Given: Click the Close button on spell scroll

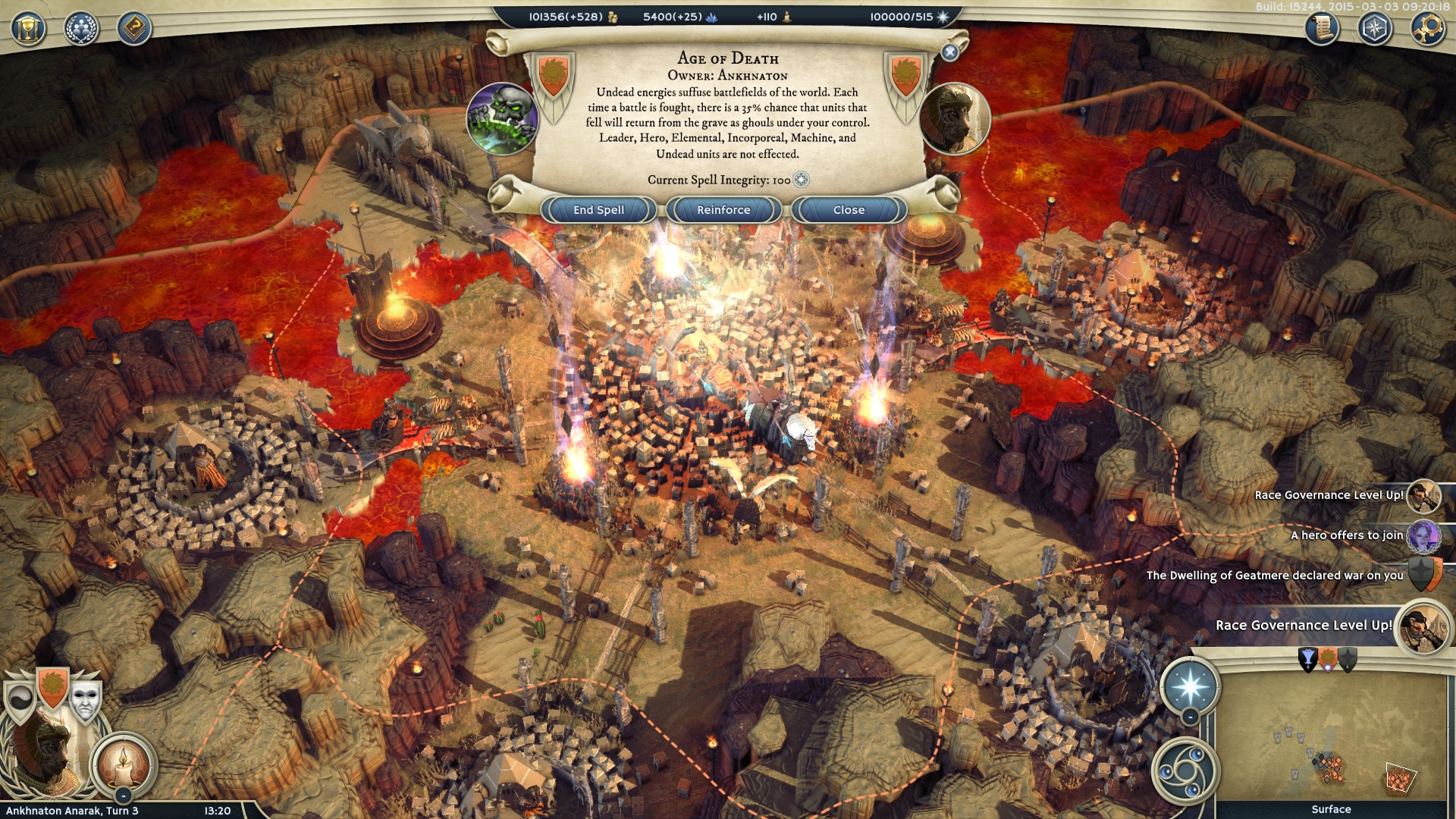Looking at the screenshot, I should (849, 210).
